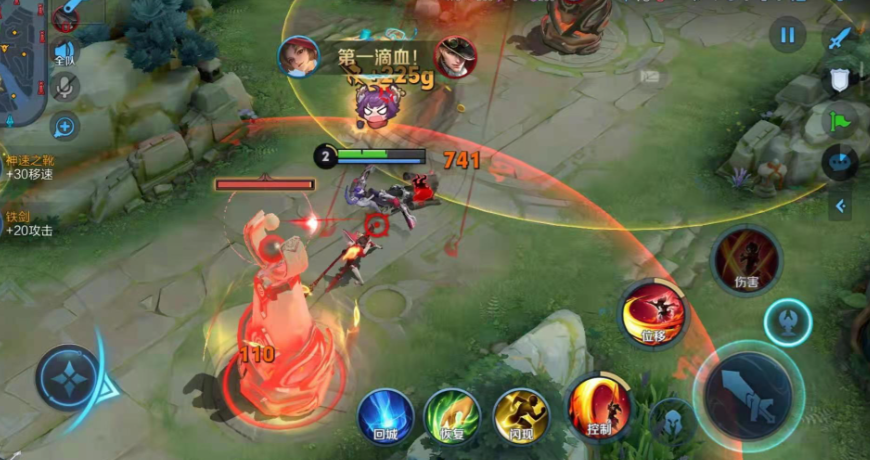Cast the 伤害 damage skill
This screenshot has width=870, height=460.
coord(746,259)
